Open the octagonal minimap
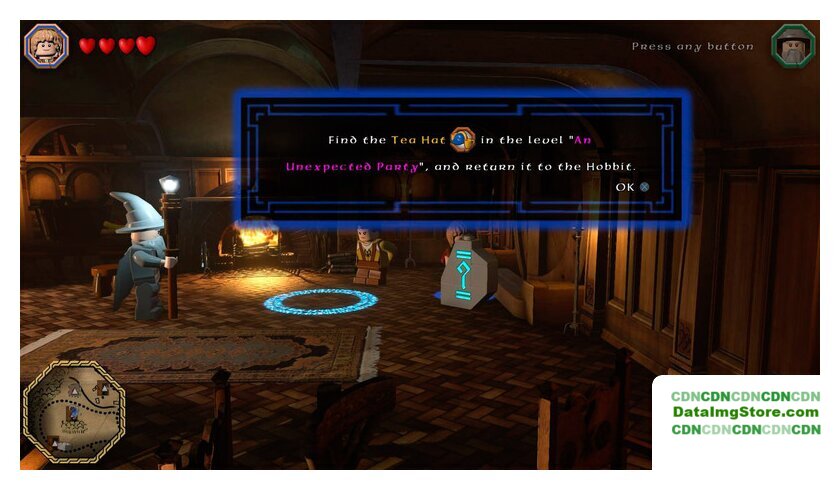This screenshot has width=840, height=490. [73, 412]
